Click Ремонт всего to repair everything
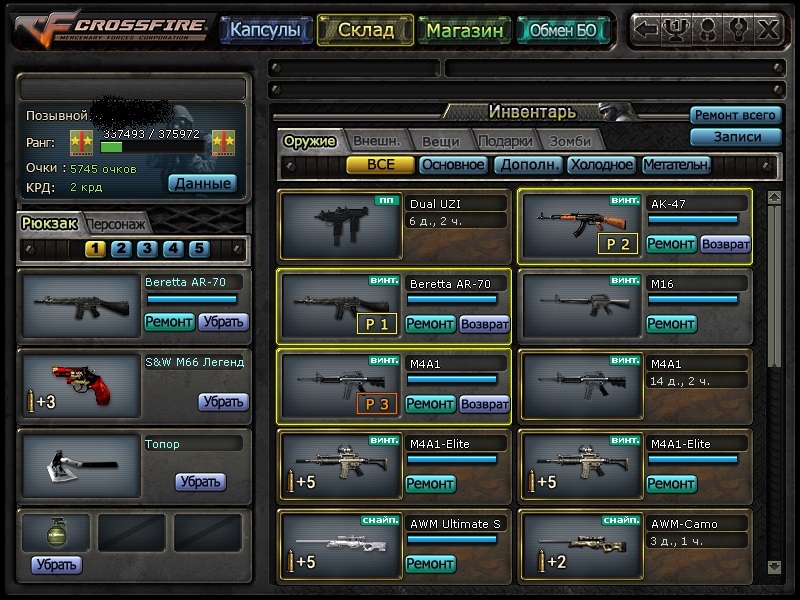This screenshot has height=600, width=800. click(x=735, y=115)
